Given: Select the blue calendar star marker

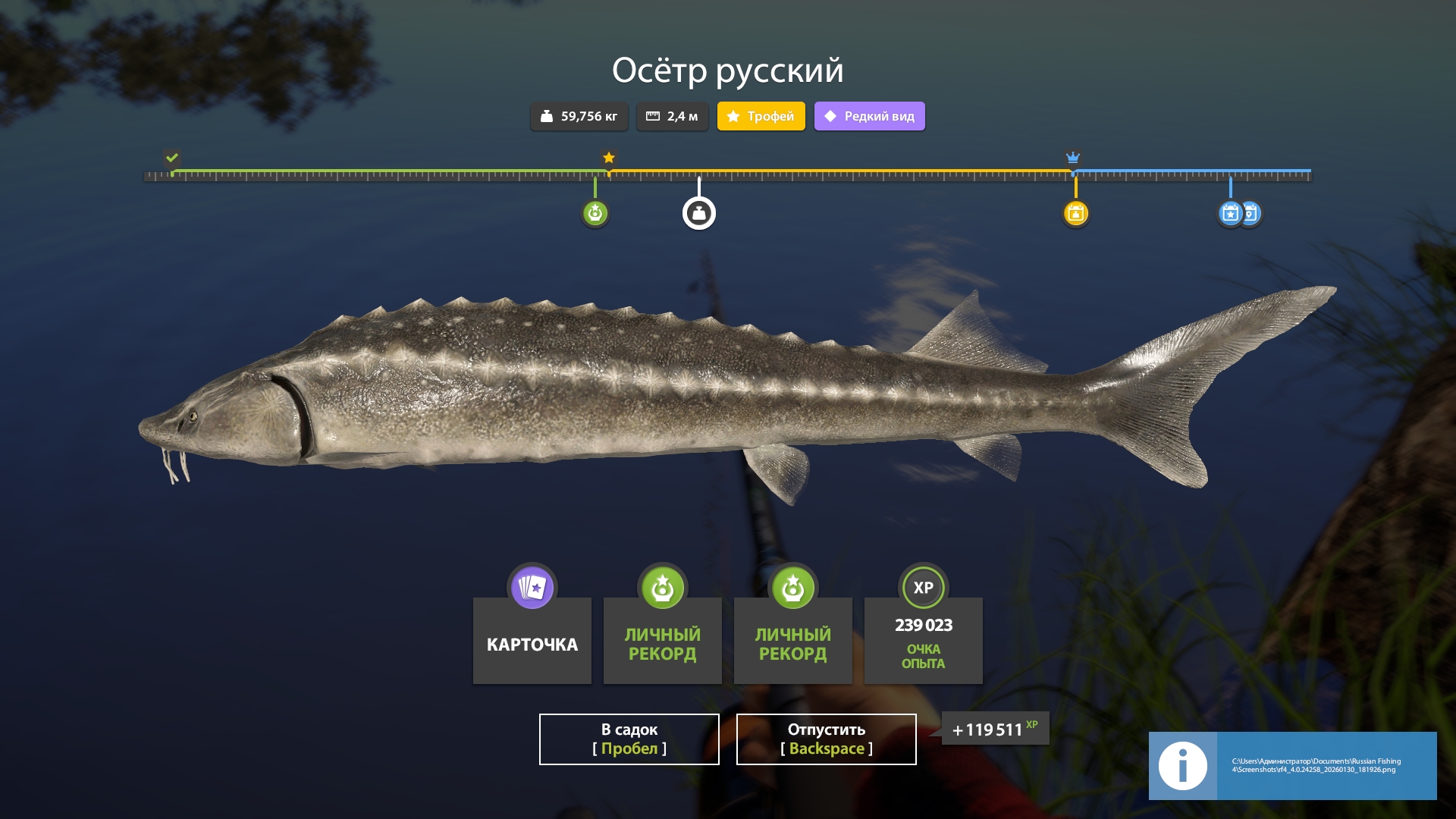Looking at the screenshot, I should tap(1229, 213).
